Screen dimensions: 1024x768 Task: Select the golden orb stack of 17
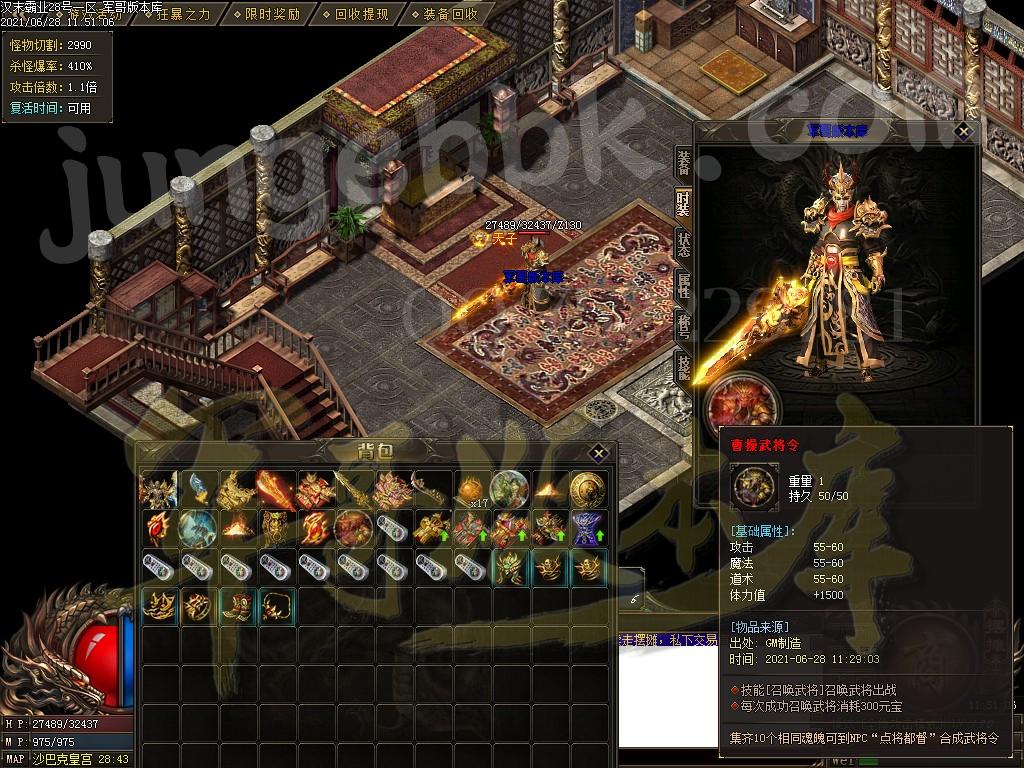(x=470, y=489)
